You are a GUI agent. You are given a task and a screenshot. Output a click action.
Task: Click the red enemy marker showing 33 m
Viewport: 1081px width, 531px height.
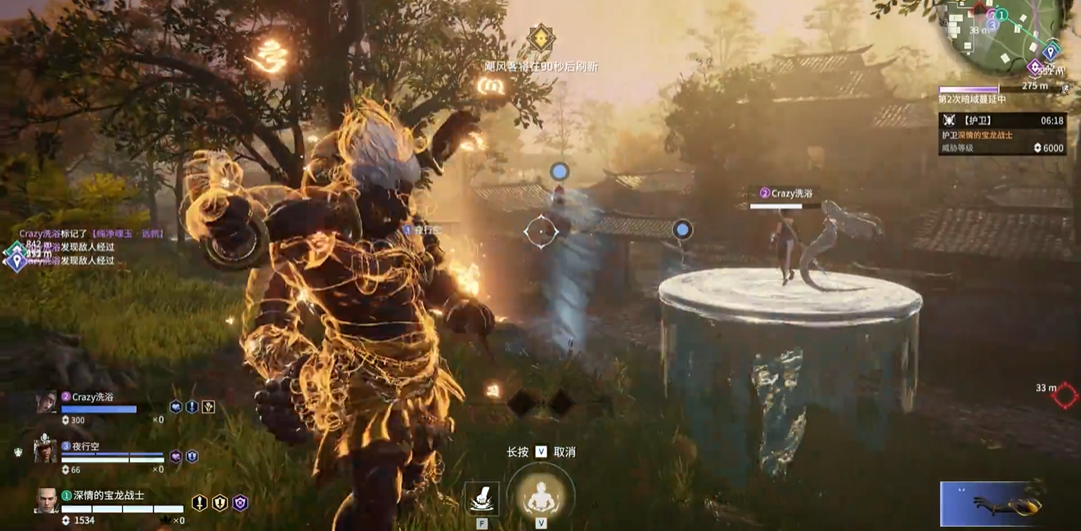coord(1065,396)
